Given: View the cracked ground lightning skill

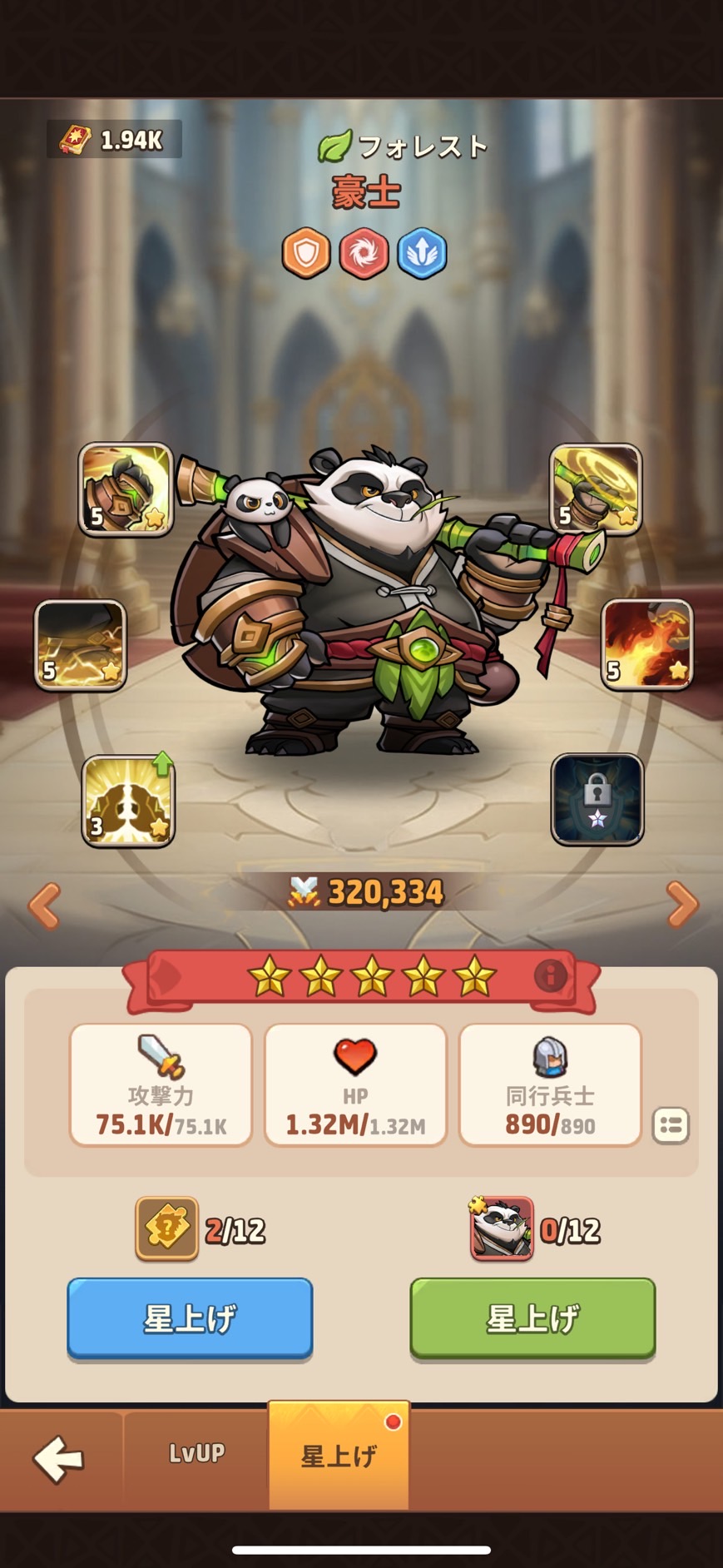Looking at the screenshot, I should [x=80, y=645].
